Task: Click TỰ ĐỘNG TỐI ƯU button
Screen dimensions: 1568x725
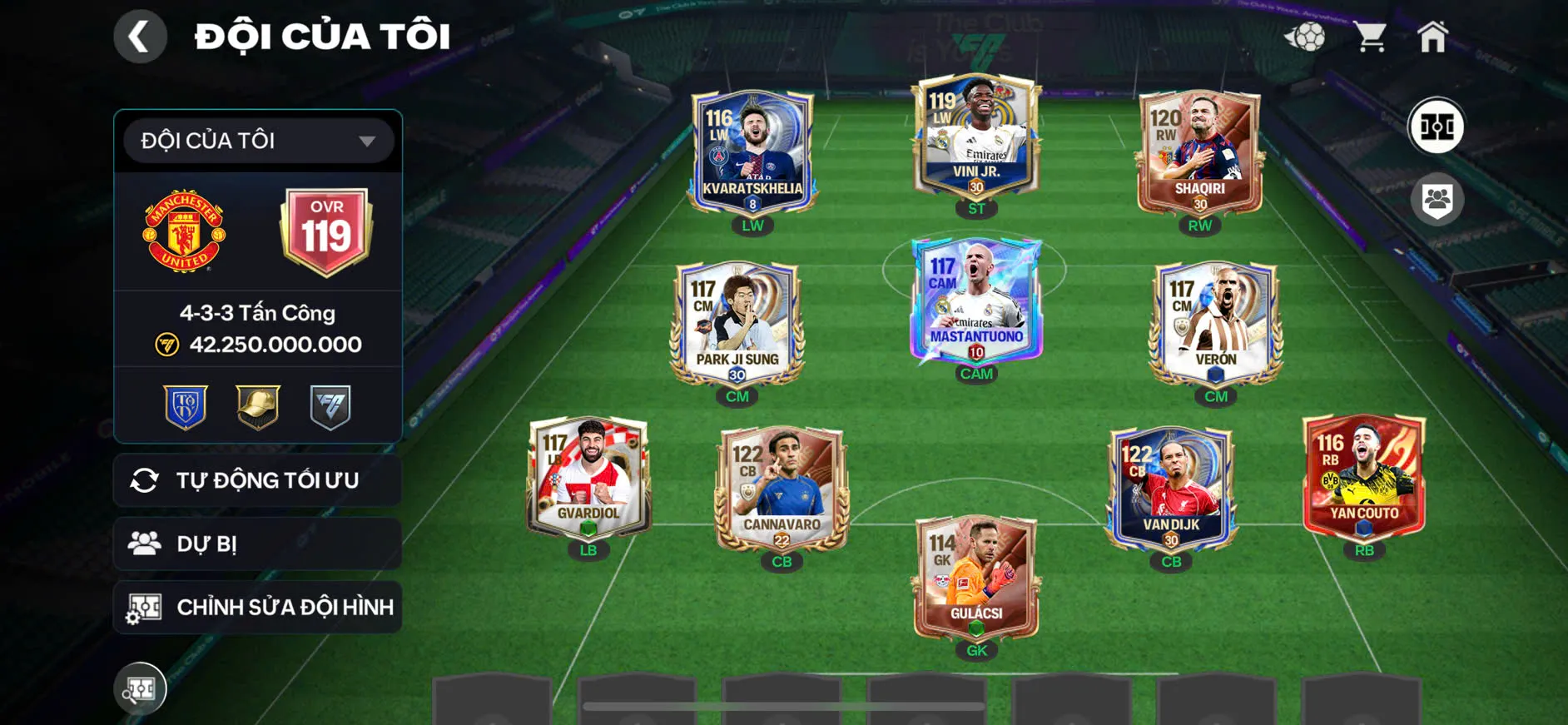Action: 258,480
